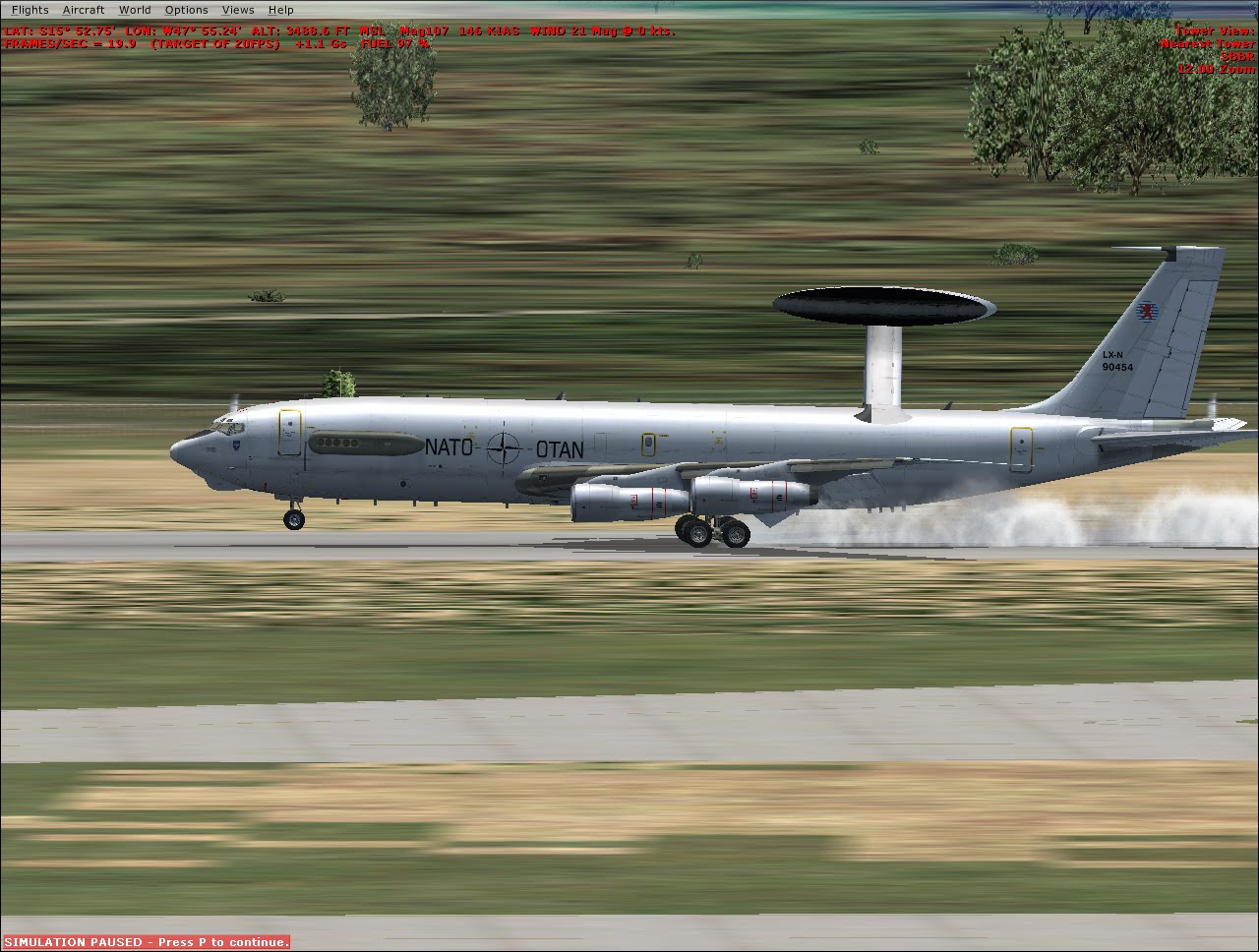
Task: Click the SBBR airport identifier text
Action: click(x=1237, y=56)
